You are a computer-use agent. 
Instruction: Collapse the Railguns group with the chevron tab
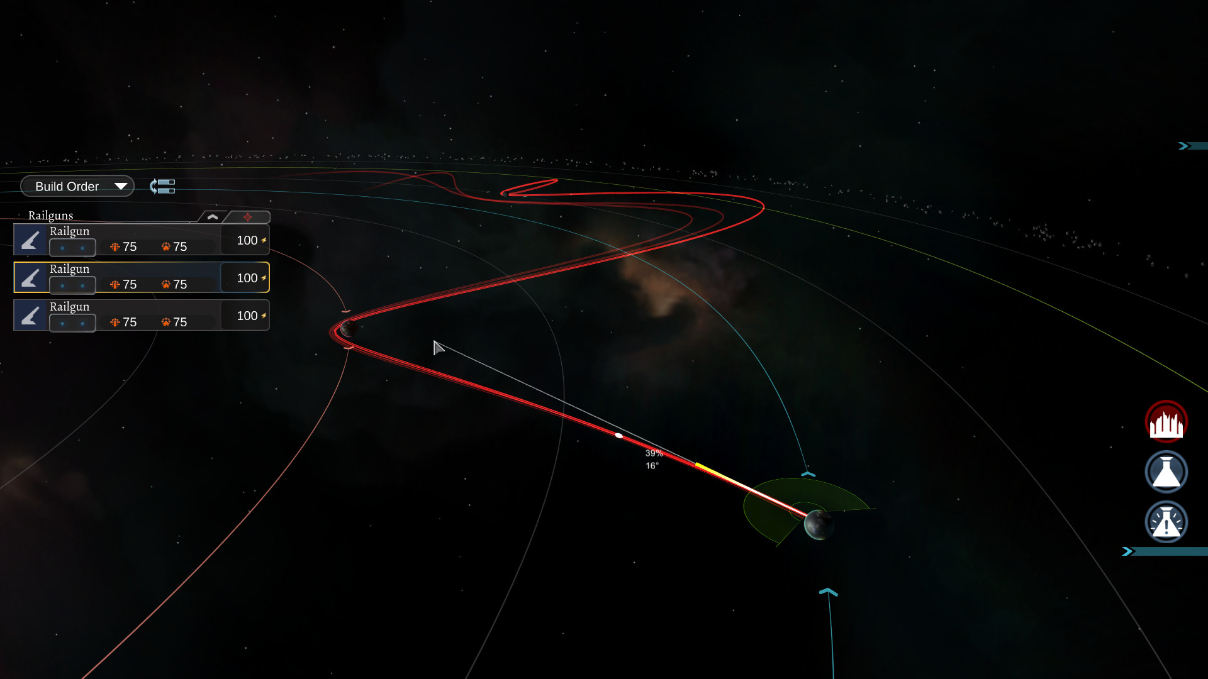pyautogui.click(x=212, y=216)
